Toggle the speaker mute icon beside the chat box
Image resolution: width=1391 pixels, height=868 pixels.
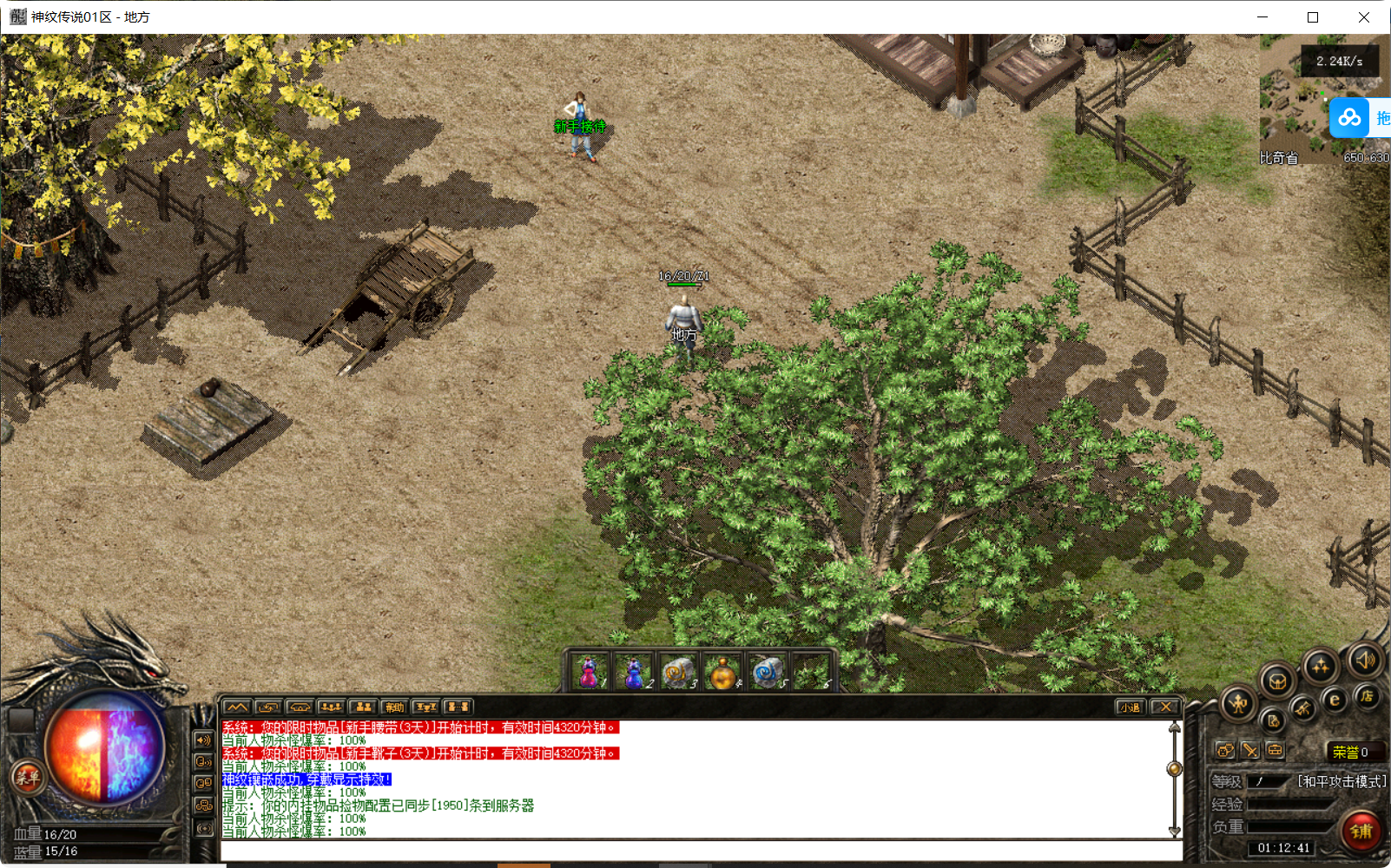tap(204, 740)
